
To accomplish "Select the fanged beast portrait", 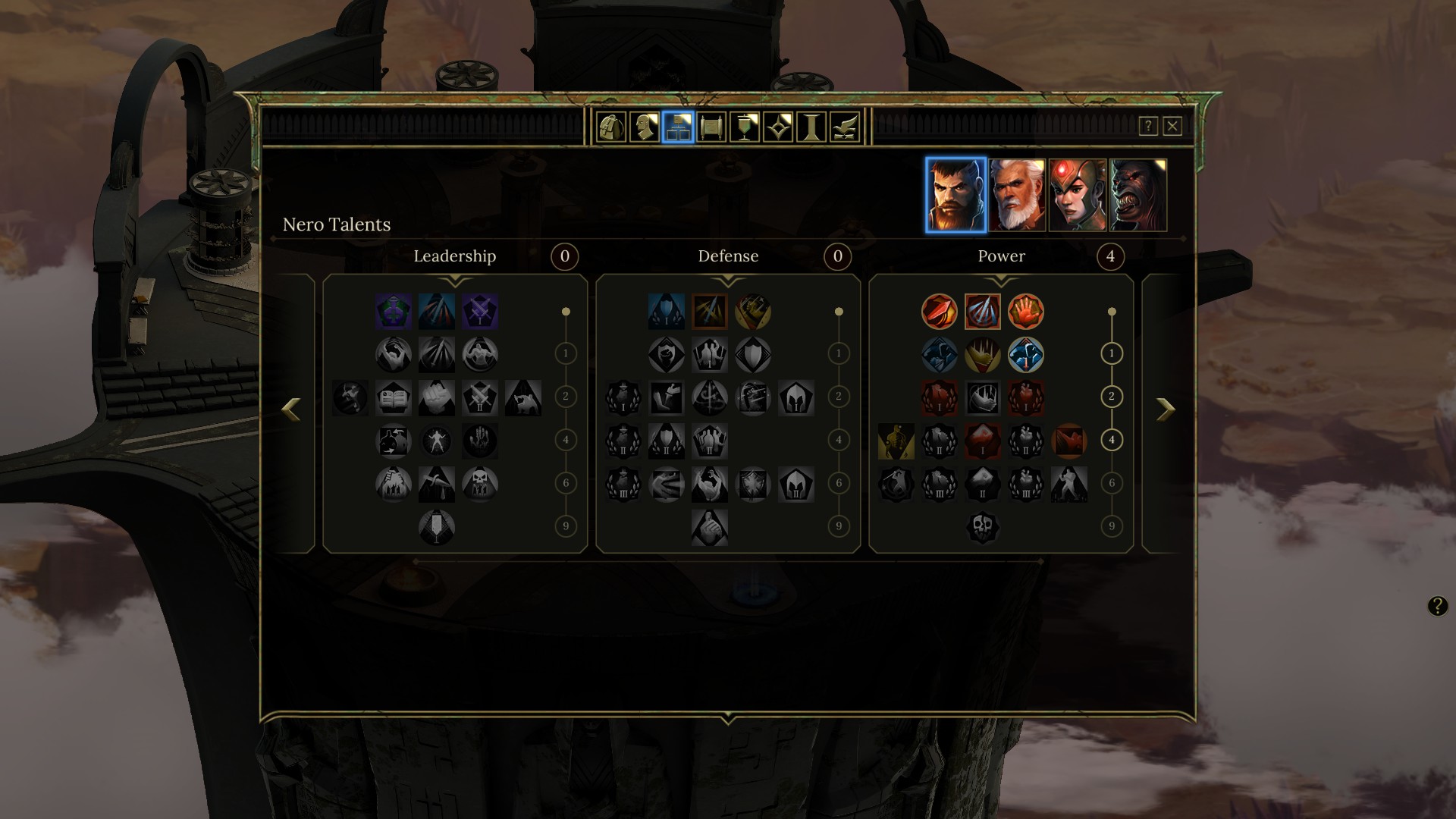I will click(1138, 195).
